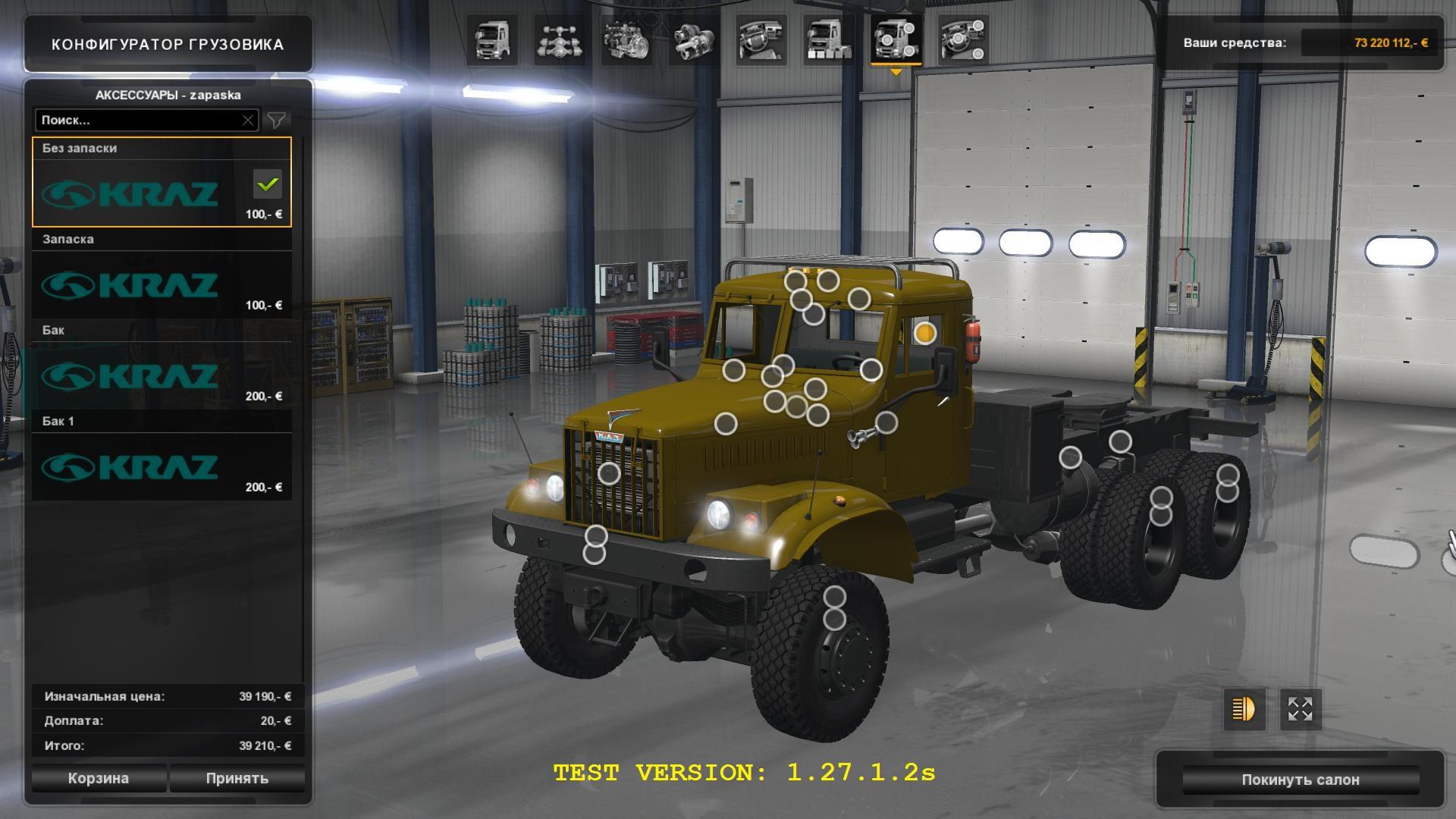
Task: Pick the 'Бак' tank accessory
Action: point(162,366)
